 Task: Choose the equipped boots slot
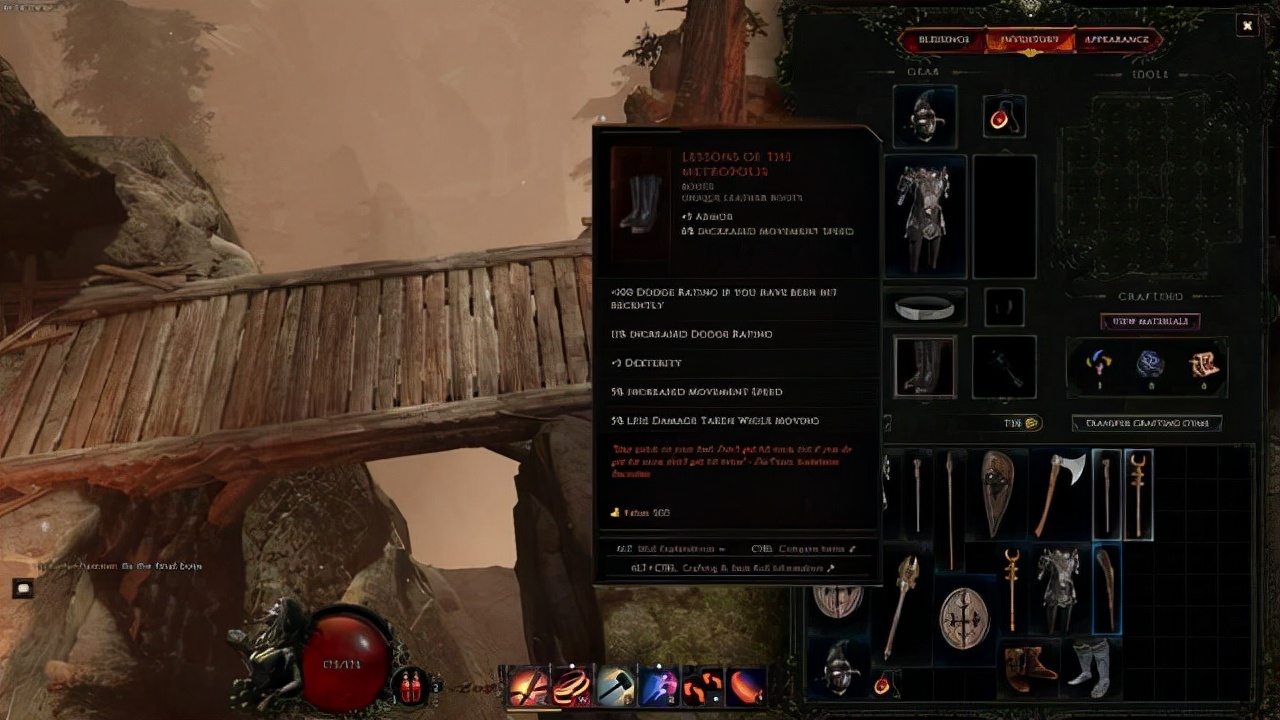(x=925, y=366)
